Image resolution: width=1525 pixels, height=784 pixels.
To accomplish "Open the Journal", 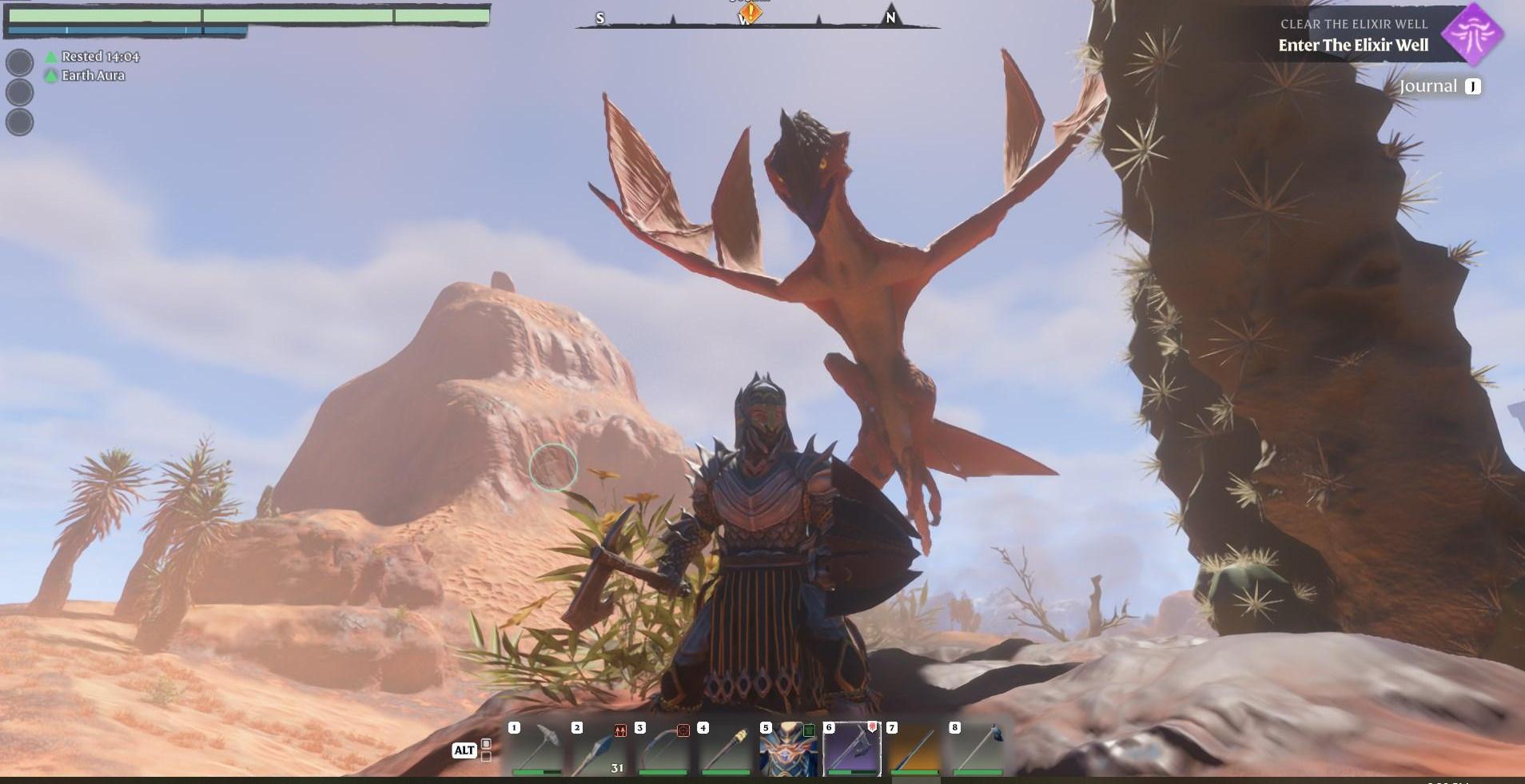I will [x=1439, y=86].
